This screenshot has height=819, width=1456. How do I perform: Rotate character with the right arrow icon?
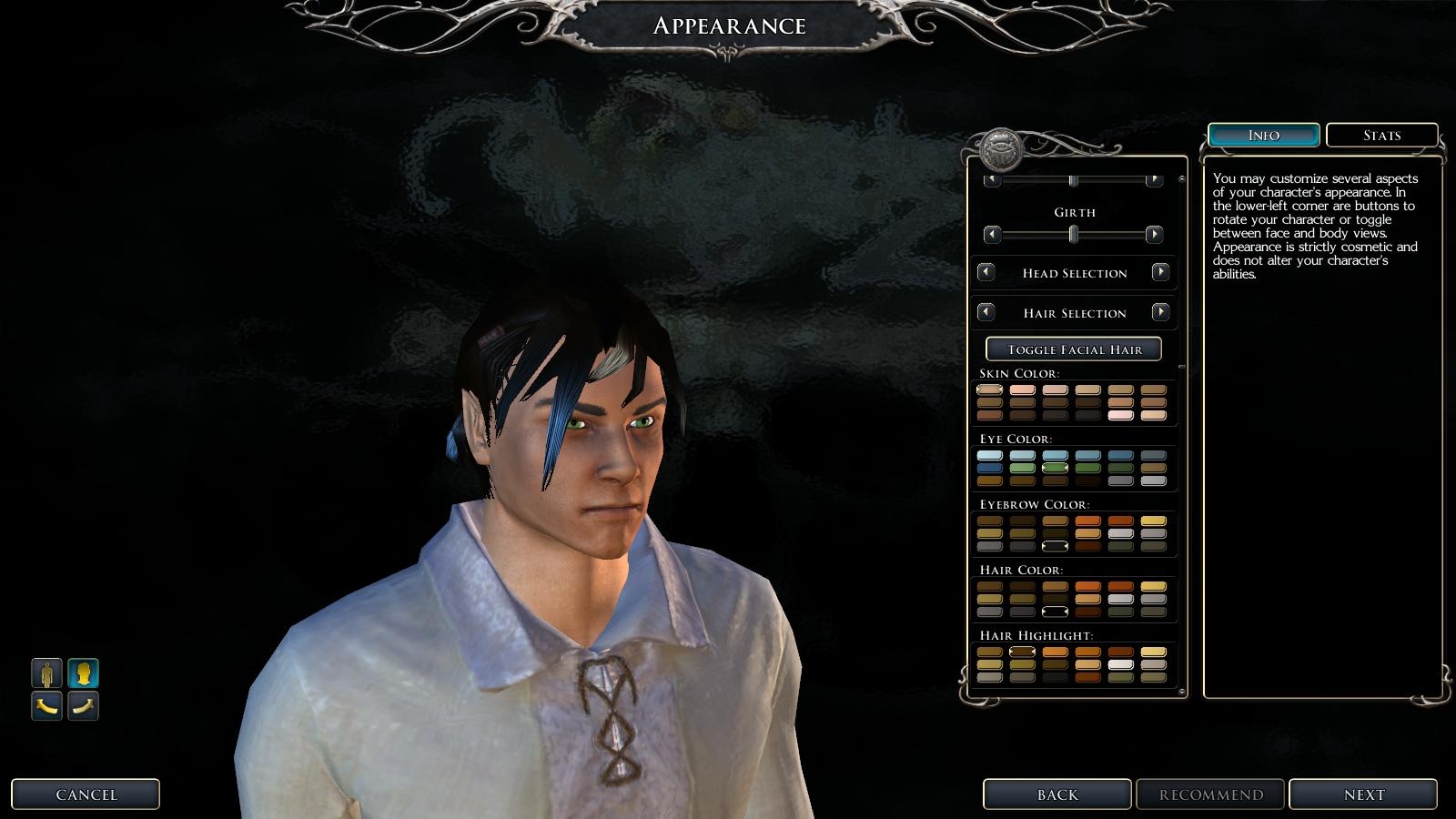click(84, 705)
